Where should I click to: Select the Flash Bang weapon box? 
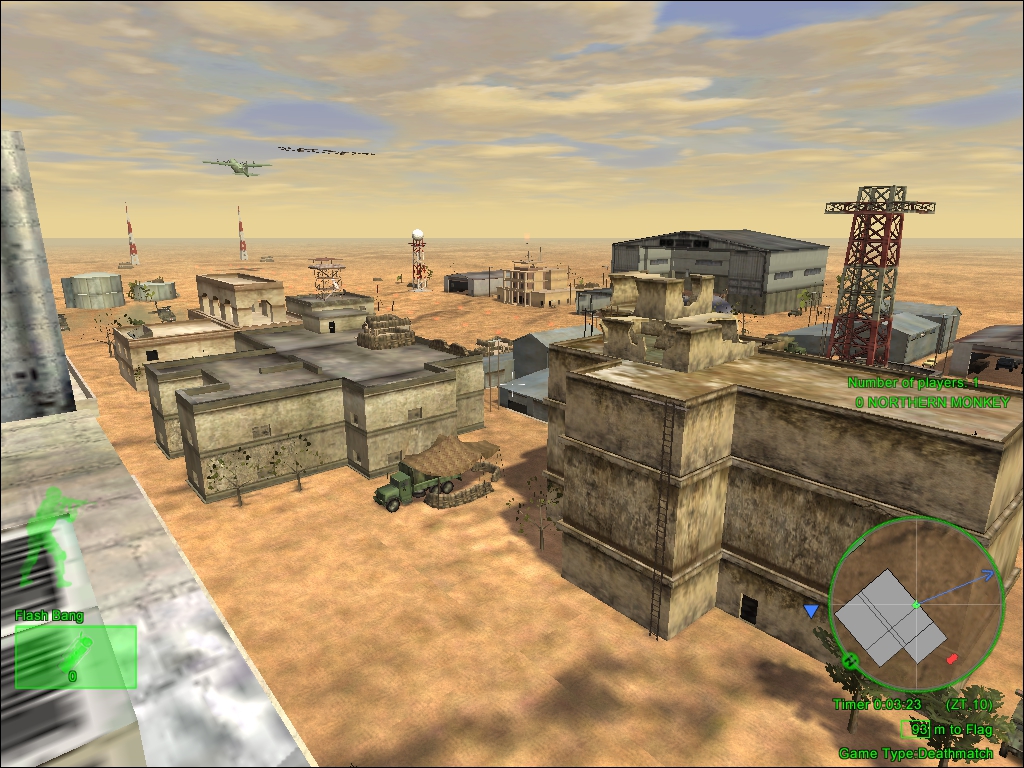75,656
